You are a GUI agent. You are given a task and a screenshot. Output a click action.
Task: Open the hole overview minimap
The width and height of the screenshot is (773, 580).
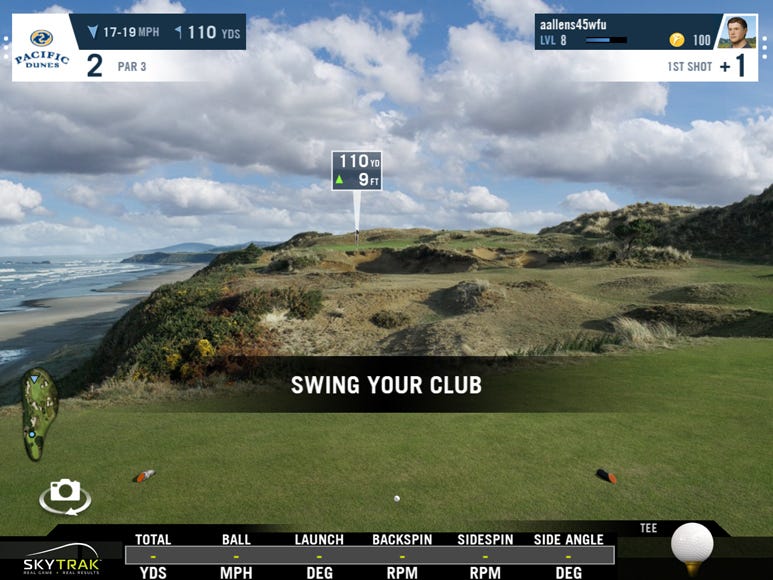click(39, 414)
